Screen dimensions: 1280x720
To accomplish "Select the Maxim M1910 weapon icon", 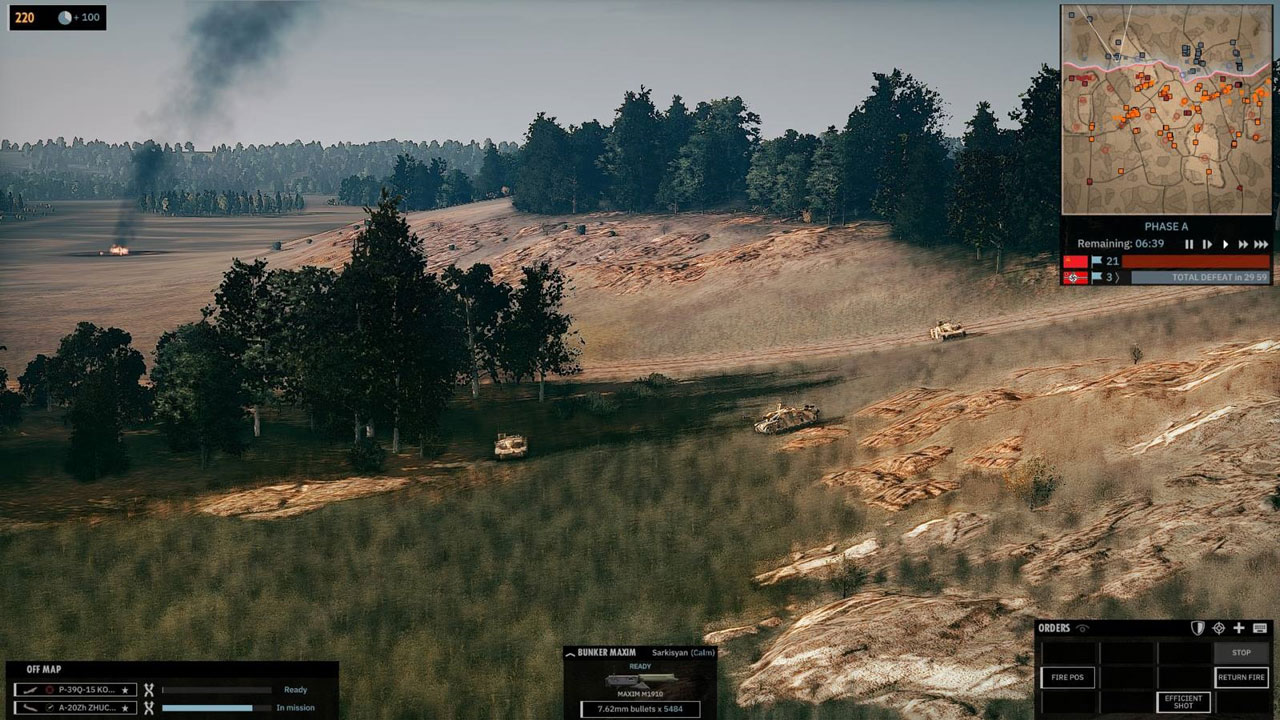I will [640, 679].
